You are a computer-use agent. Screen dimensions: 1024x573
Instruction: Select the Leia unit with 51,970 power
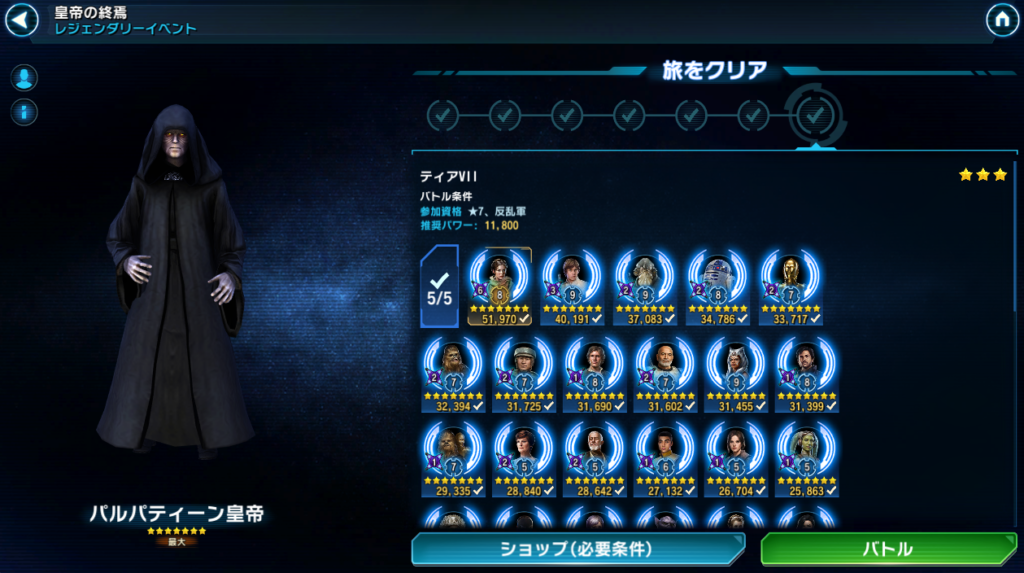click(x=499, y=285)
